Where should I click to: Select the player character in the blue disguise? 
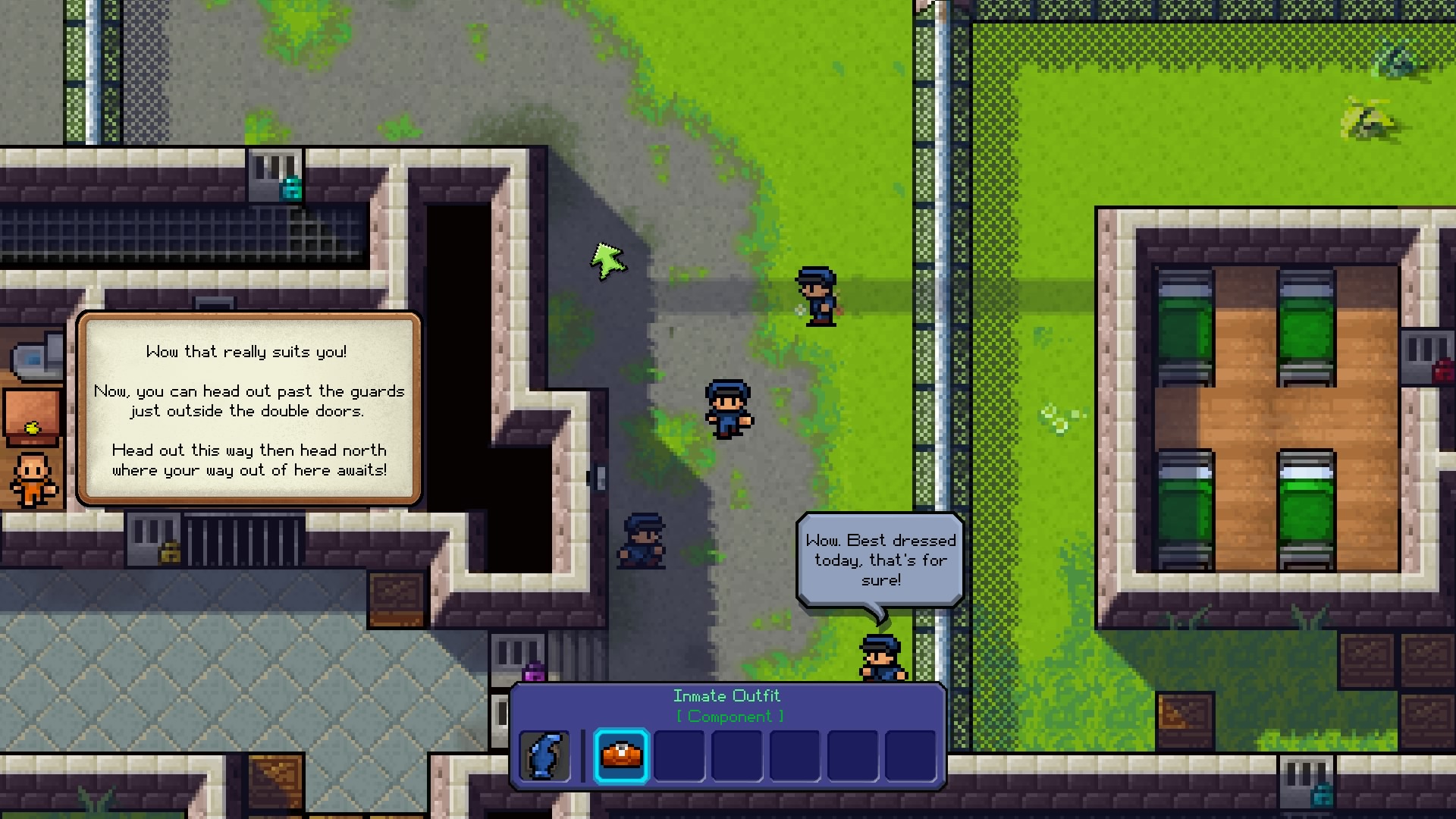[728, 409]
